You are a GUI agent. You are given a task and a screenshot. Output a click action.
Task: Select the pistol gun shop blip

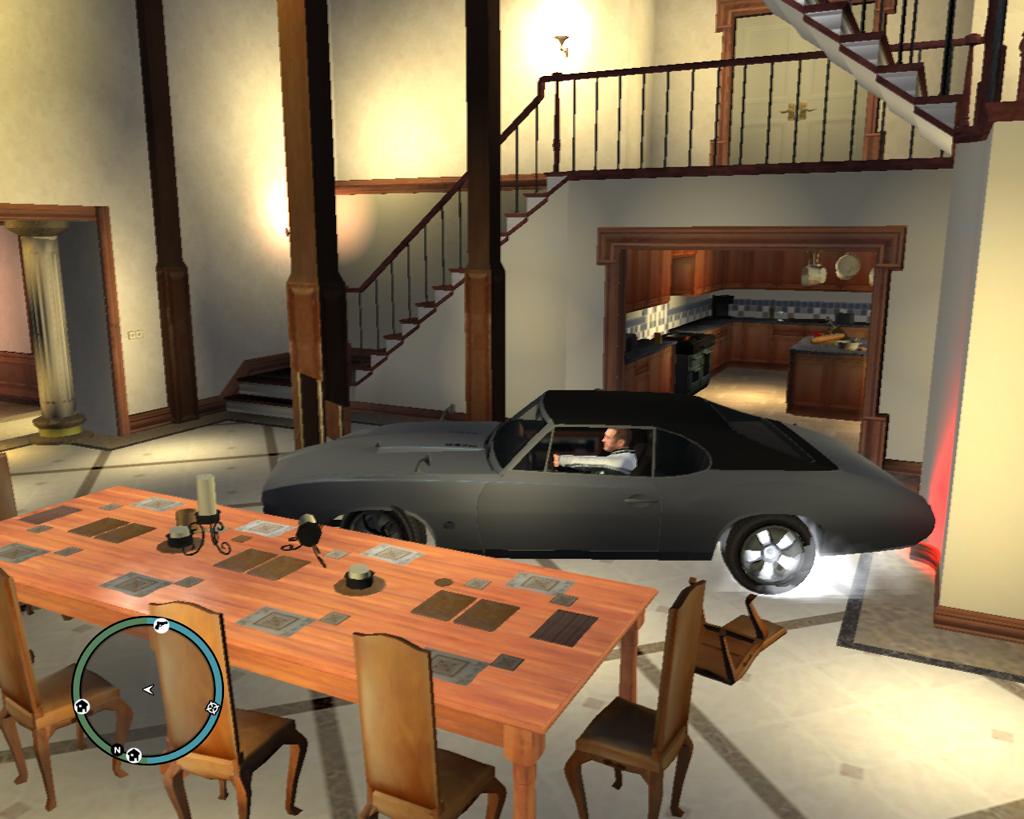(x=160, y=625)
